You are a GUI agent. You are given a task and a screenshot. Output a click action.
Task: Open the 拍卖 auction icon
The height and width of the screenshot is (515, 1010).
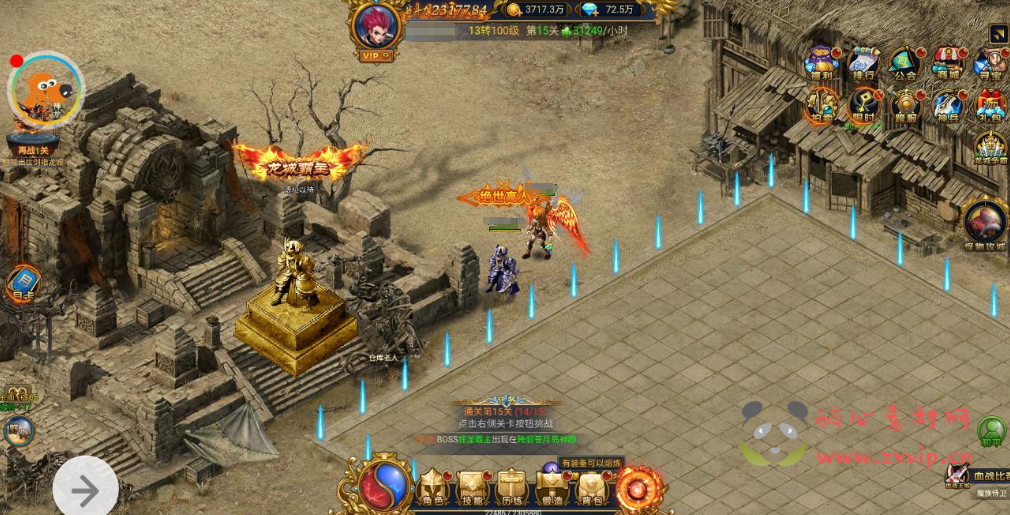pyautogui.click(x=822, y=105)
